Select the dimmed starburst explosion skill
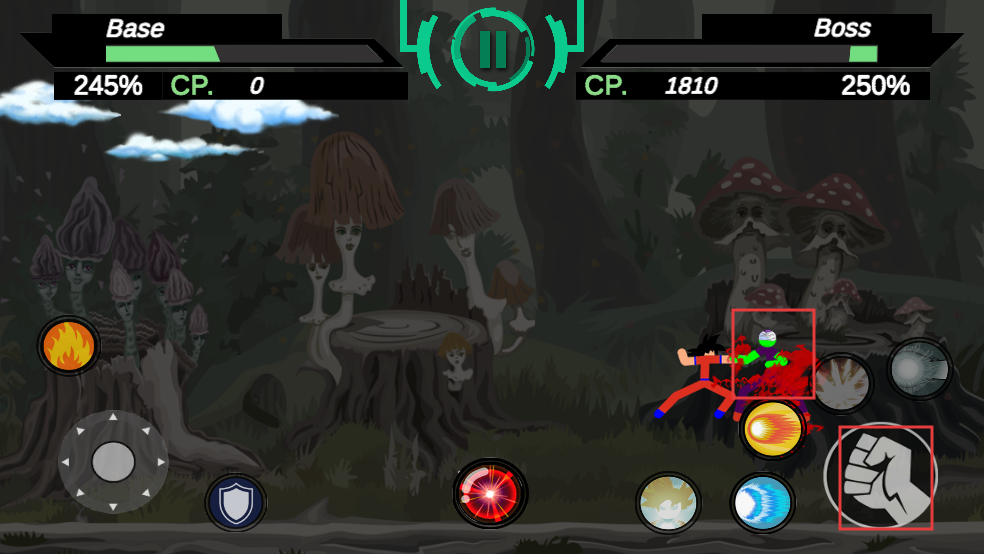 tap(842, 384)
